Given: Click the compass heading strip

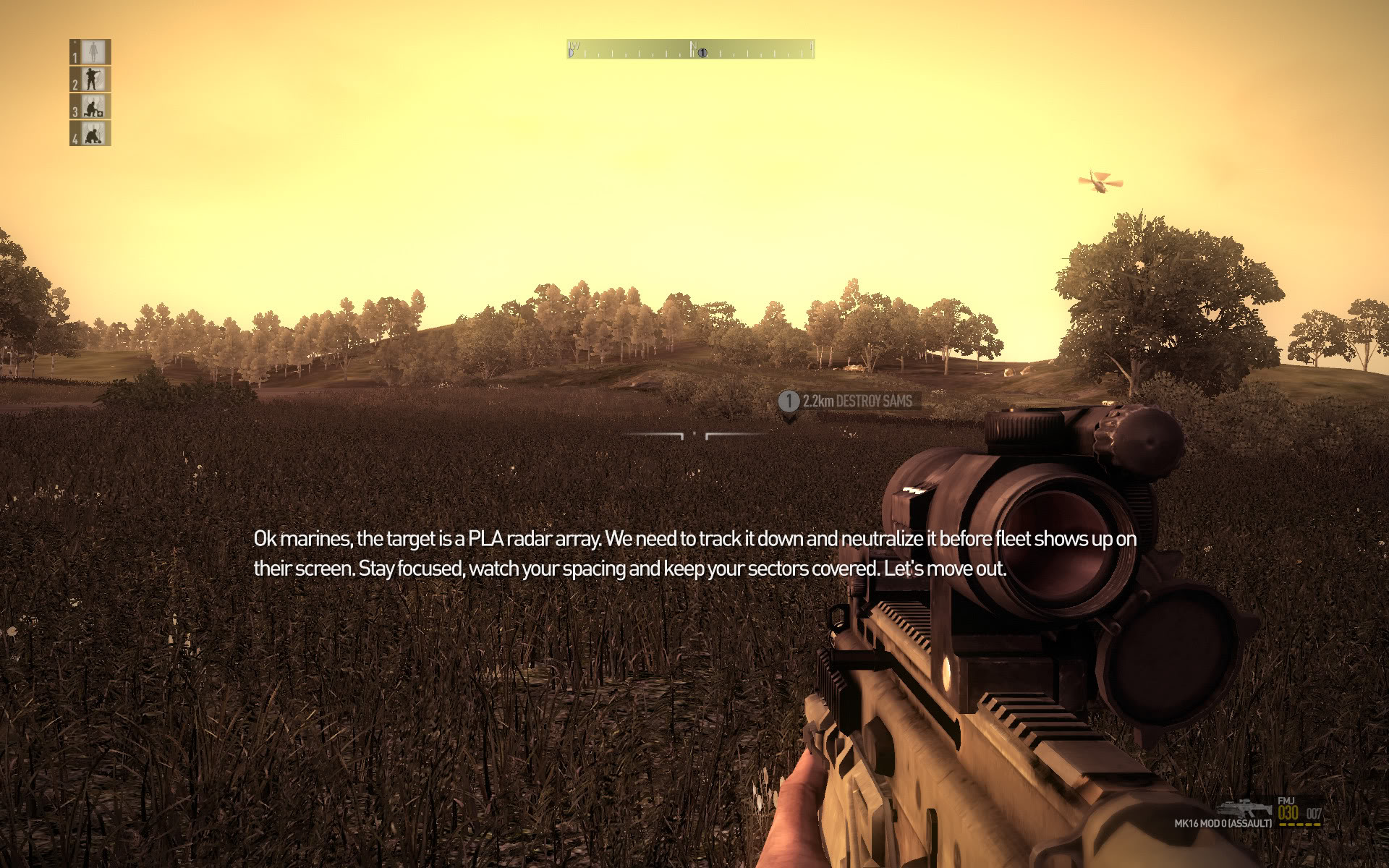Looking at the screenshot, I should tap(691, 49).
